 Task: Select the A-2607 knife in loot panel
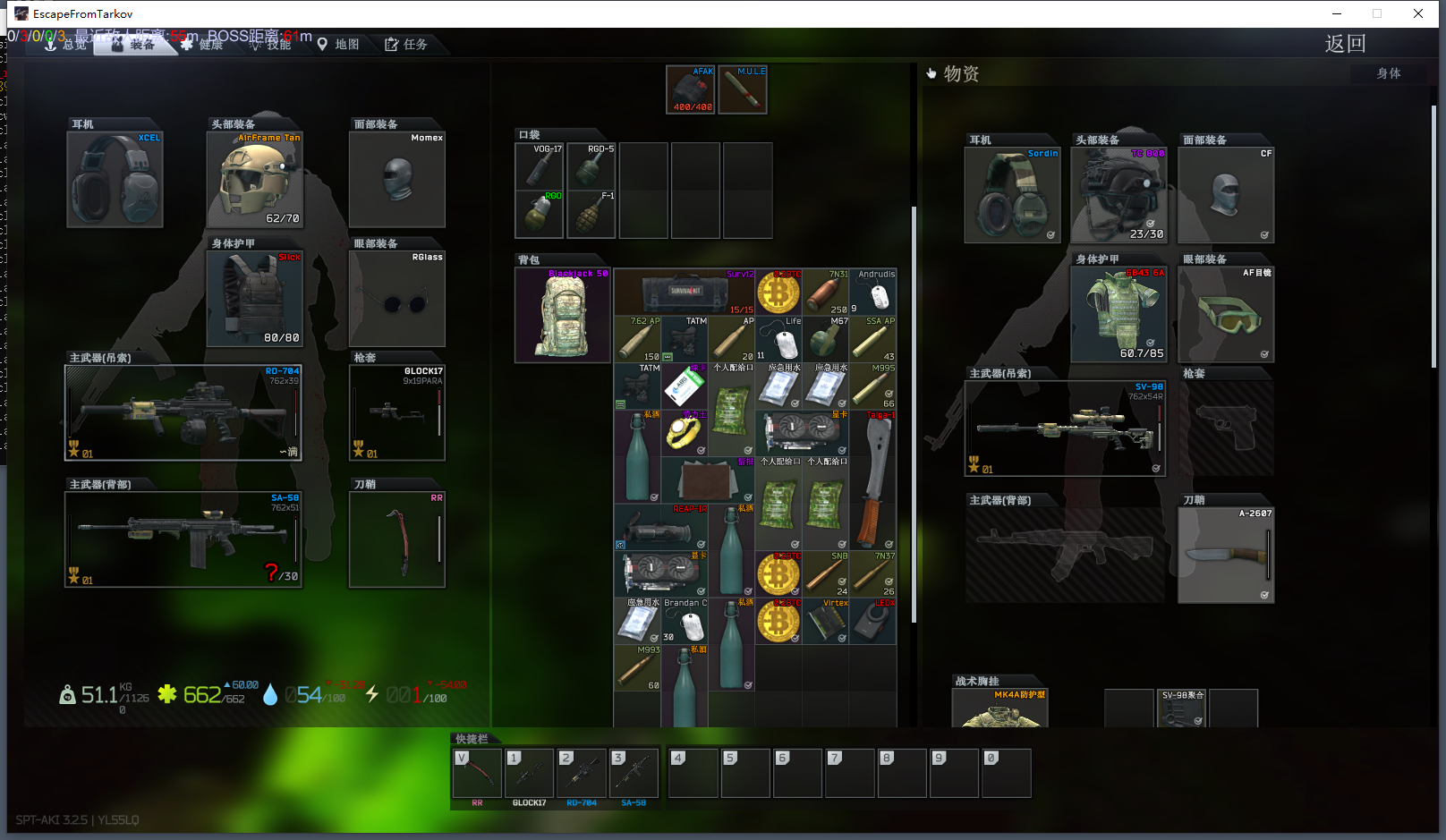click(1226, 556)
